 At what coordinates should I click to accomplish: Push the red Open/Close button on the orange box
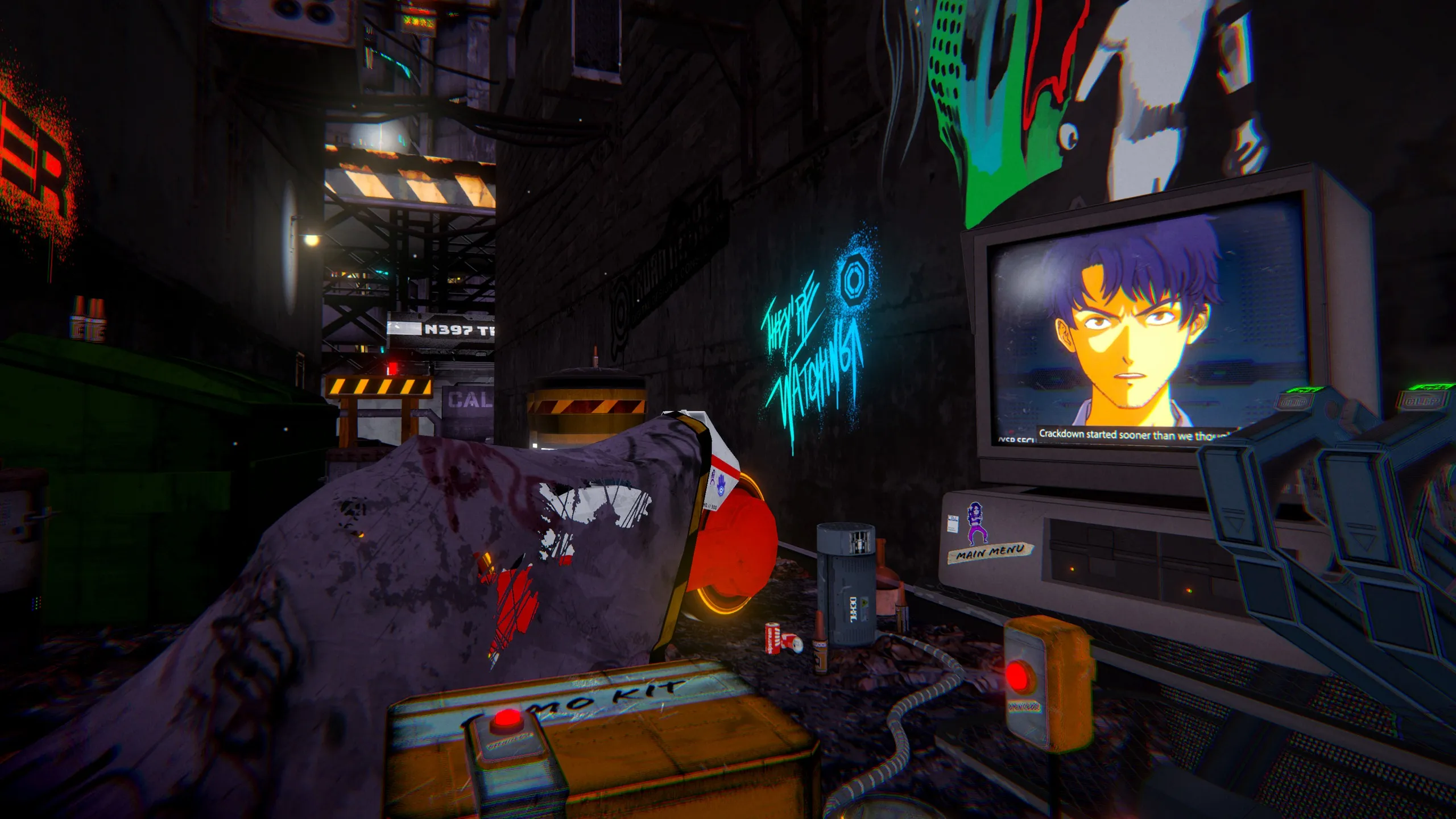click(x=1017, y=675)
